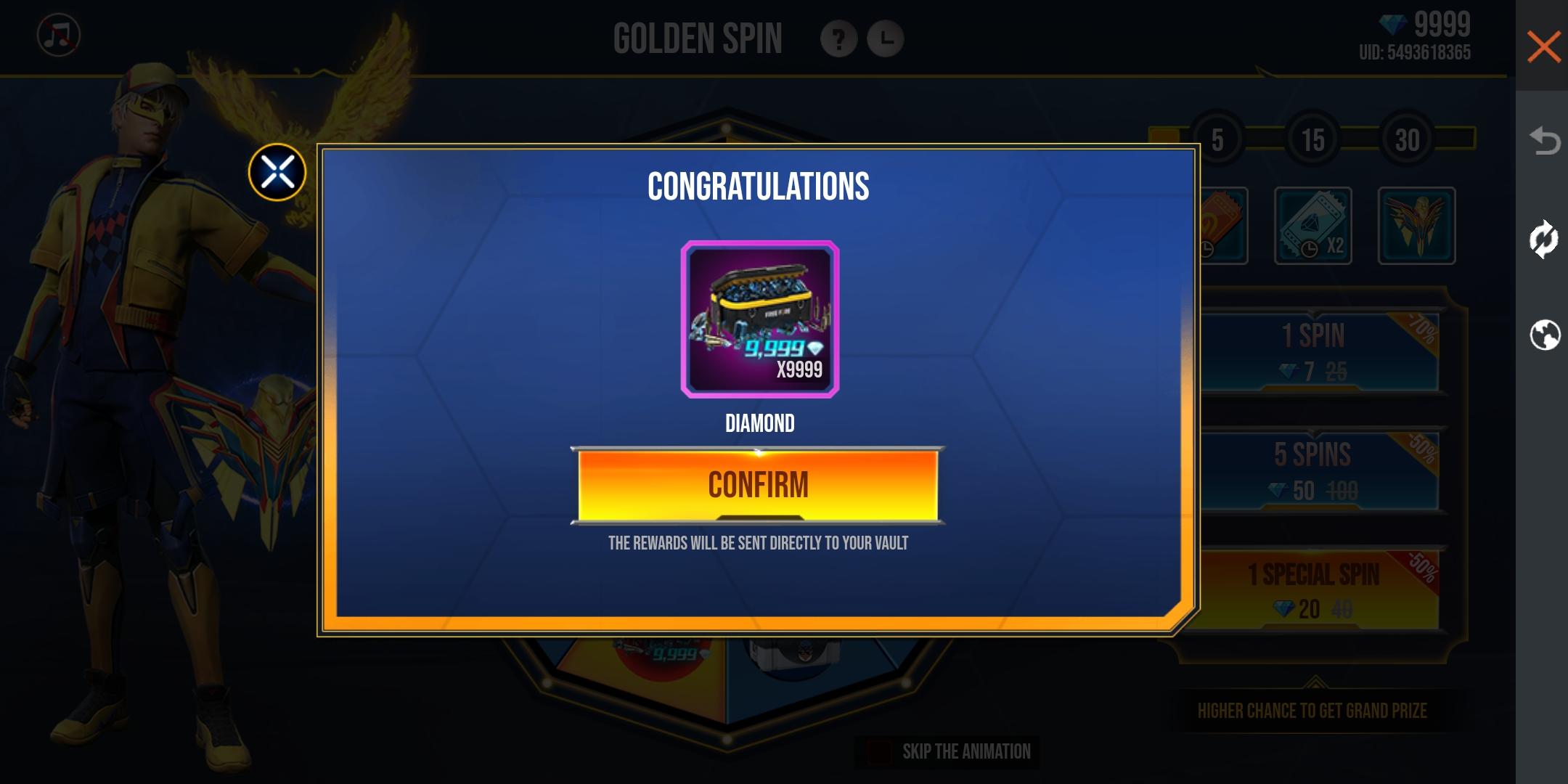Open the globe icon in the sidebar

pos(1544,335)
